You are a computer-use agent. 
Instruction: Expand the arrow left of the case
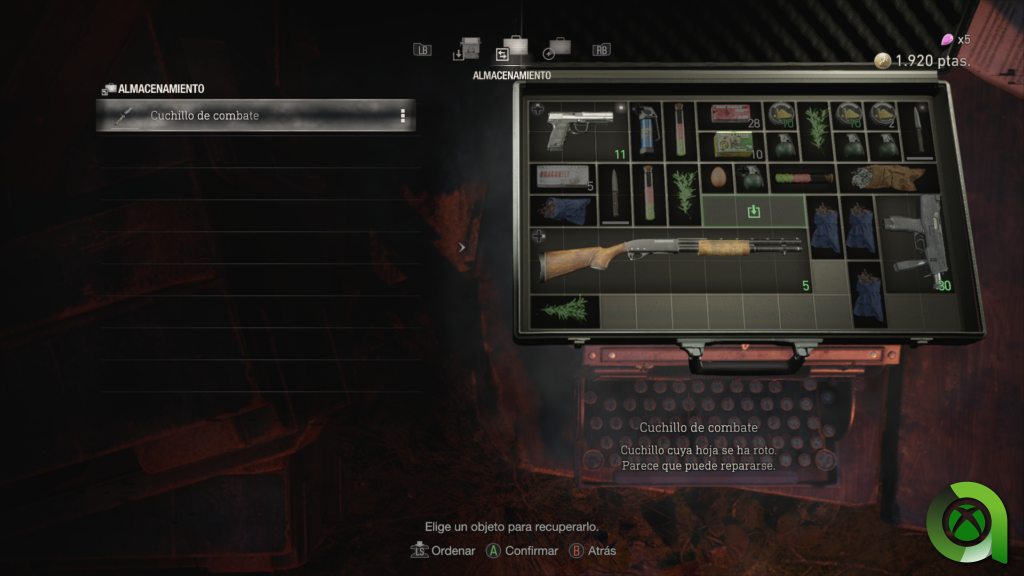point(461,247)
